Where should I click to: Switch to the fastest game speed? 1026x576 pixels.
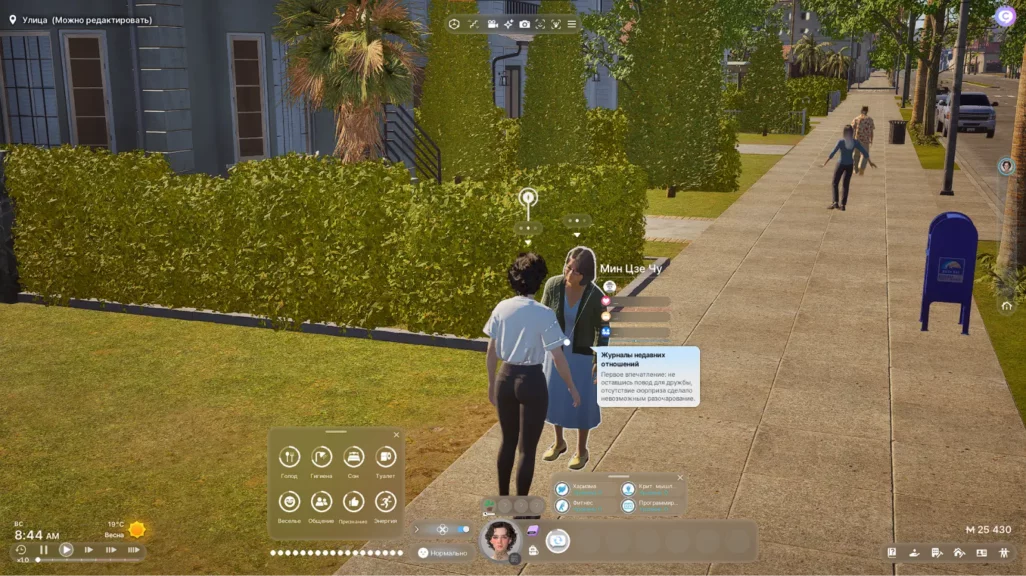pos(132,550)
